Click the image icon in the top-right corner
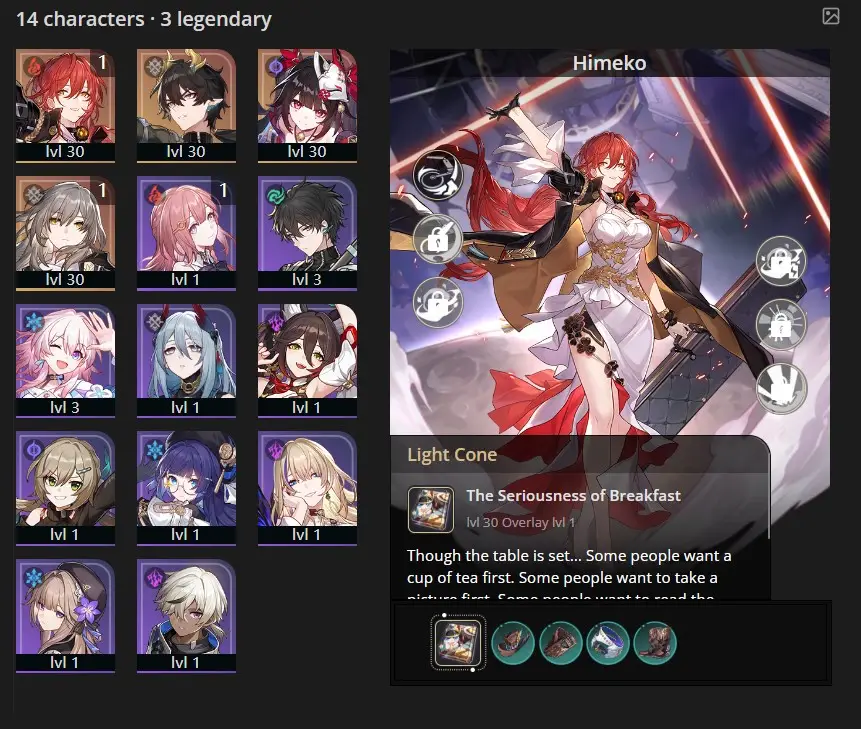This screenshot has height=729, width=861. click(x=830, y=16)
